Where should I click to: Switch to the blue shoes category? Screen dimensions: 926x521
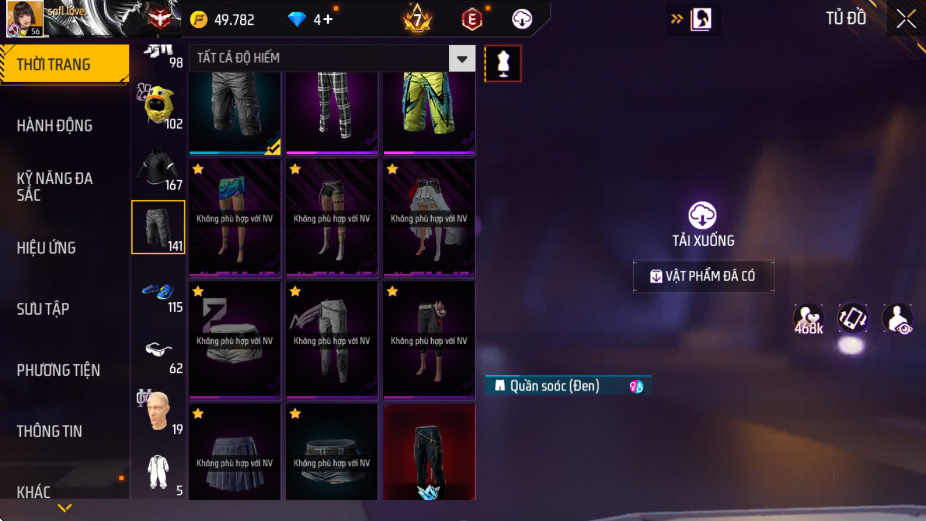(x=158, y=291)
